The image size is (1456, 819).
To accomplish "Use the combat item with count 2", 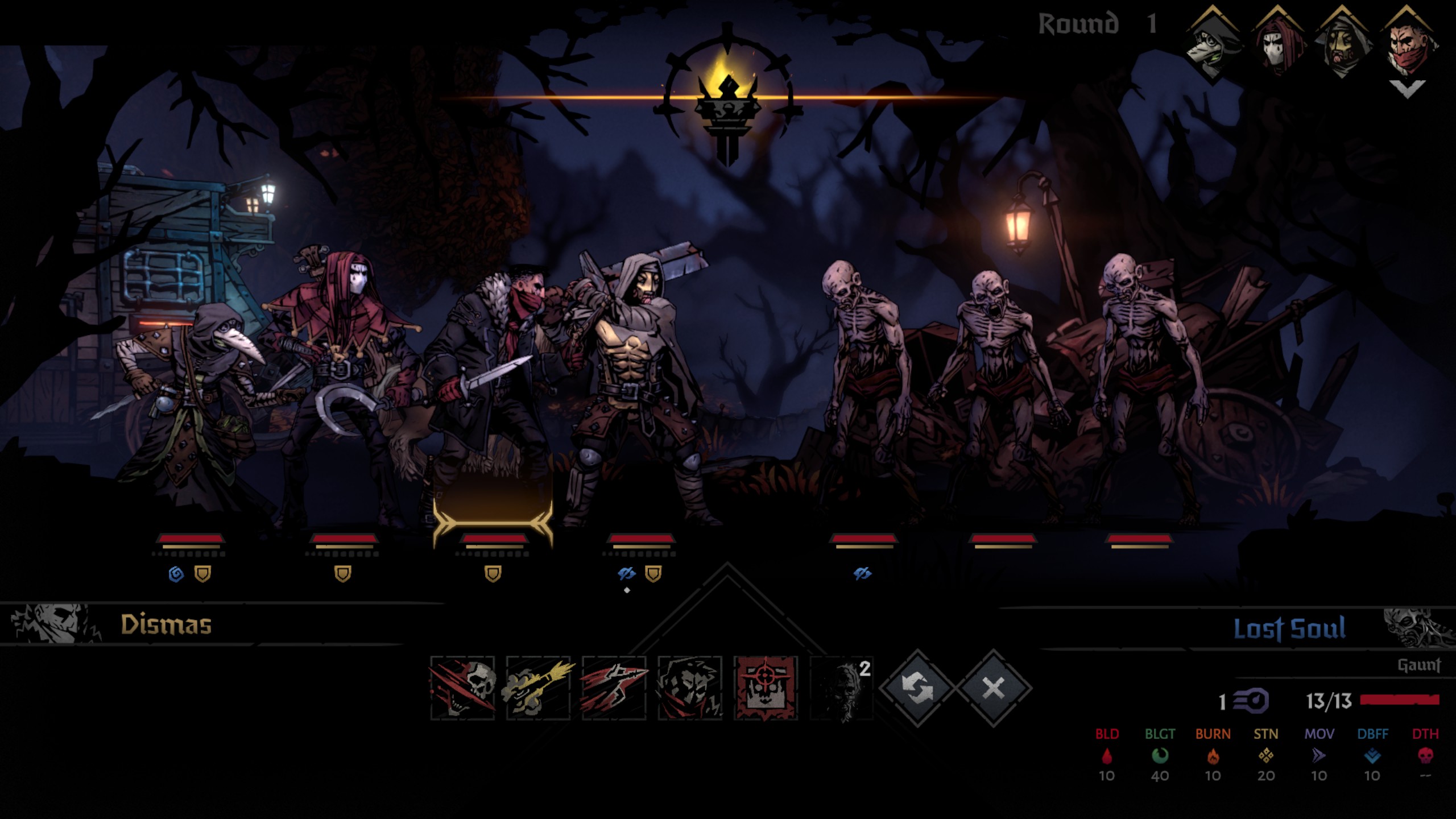I will (x=842, y=688).
